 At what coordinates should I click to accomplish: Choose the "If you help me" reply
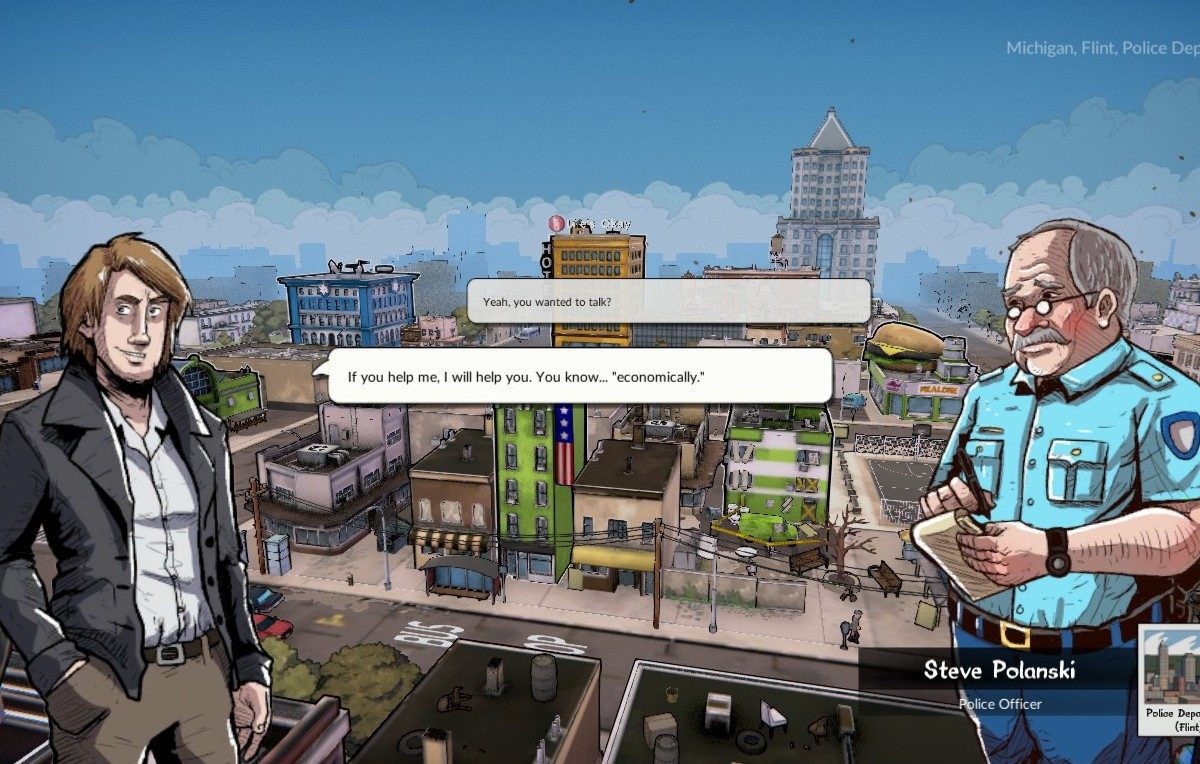[x=580, y=377]
